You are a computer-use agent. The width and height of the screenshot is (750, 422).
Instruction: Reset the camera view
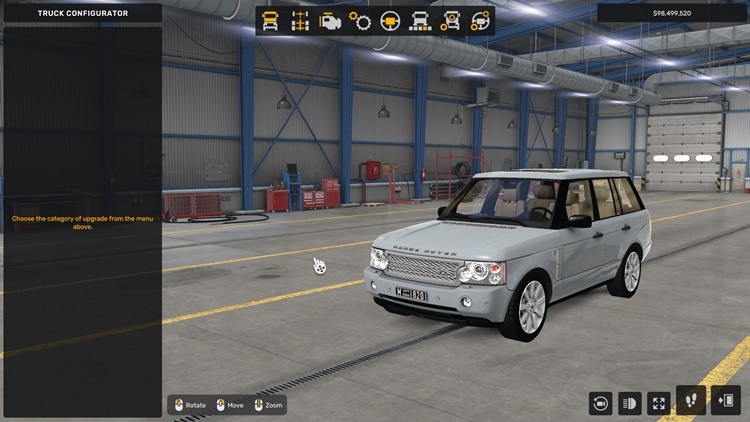(x=601, y=402)
